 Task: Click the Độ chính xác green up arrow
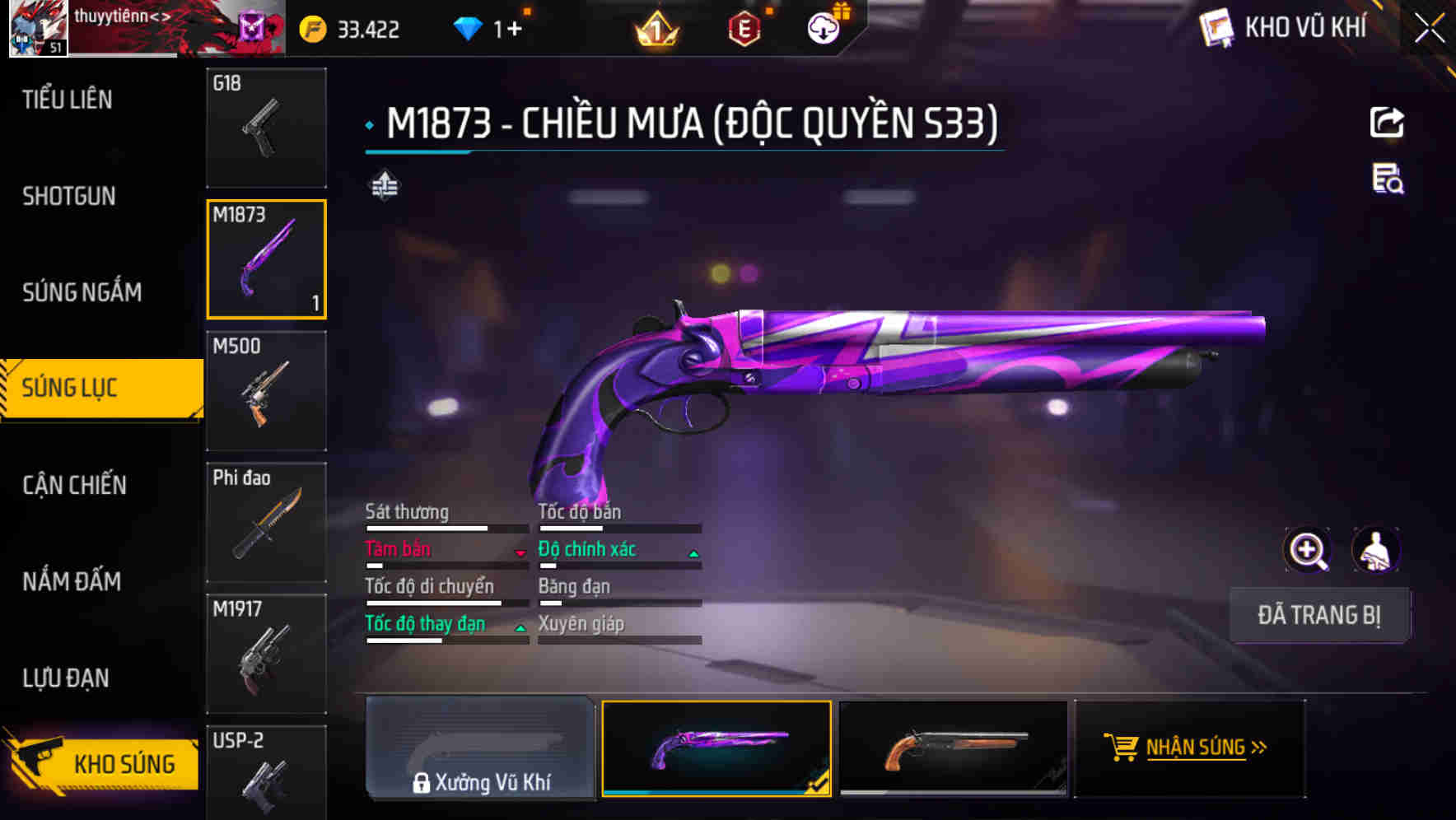pos(692,553)
